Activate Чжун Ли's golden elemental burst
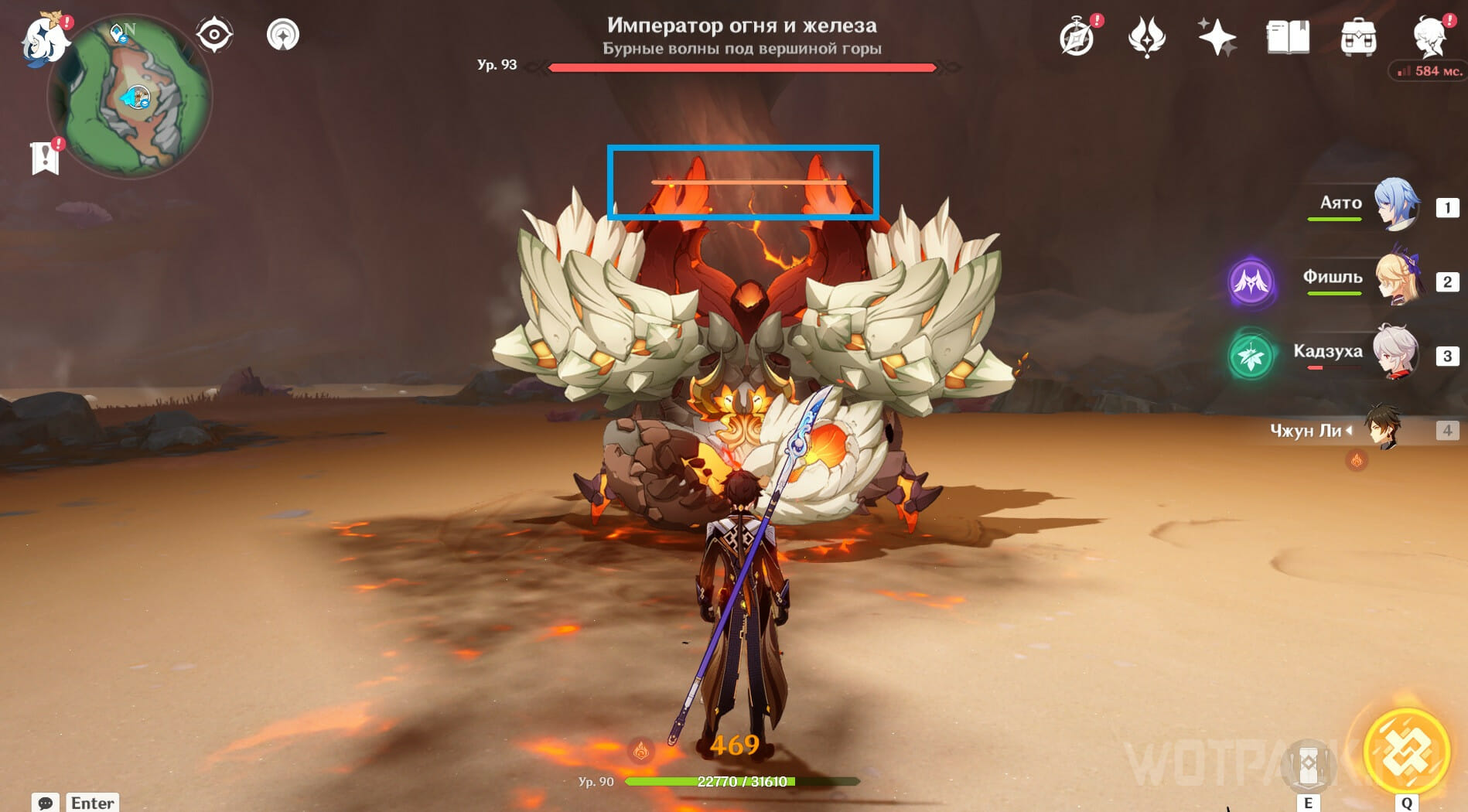The image size is (1468, 812). click(1405, 752)
